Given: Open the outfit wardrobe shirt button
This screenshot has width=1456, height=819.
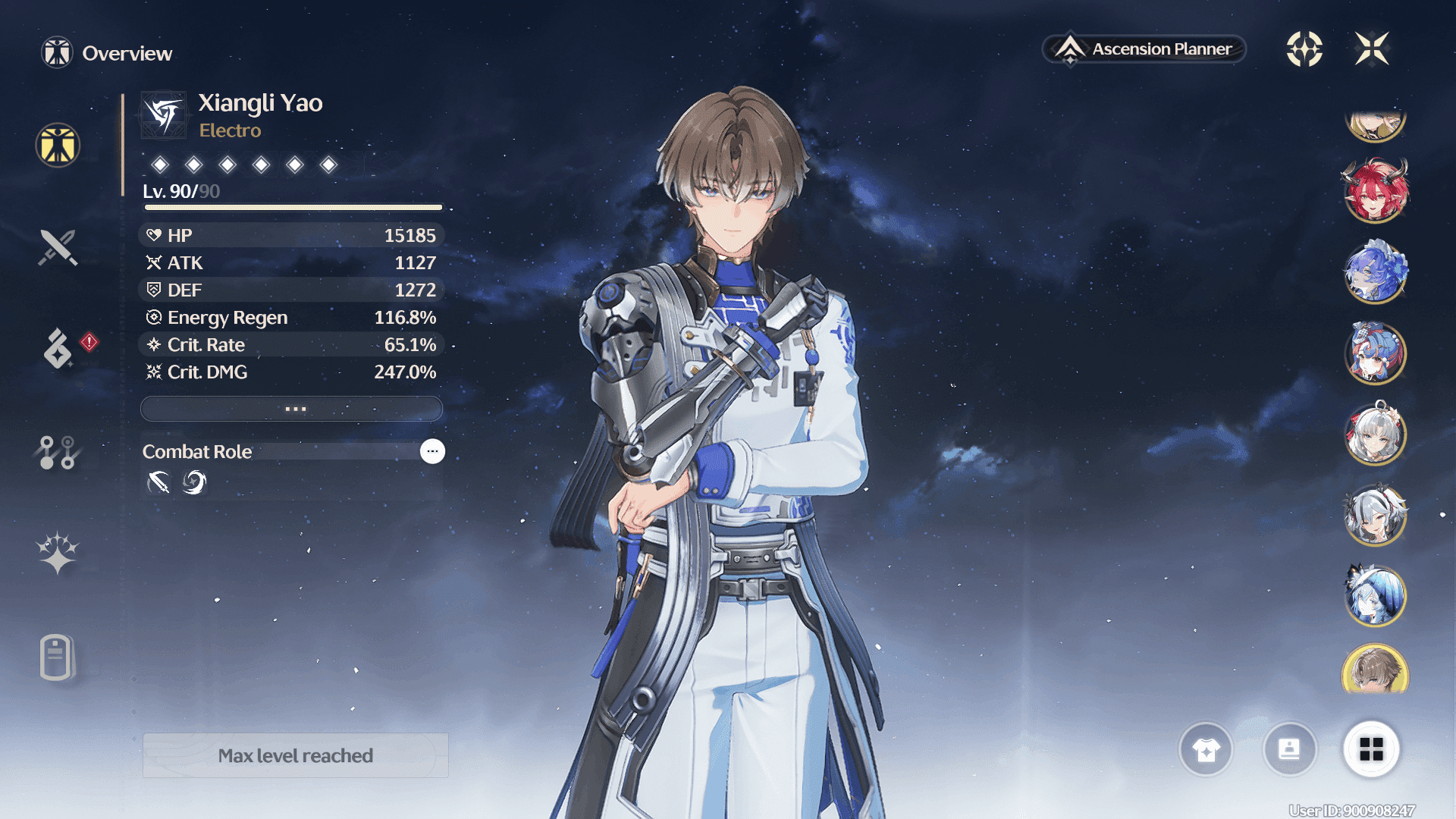Looking at the screenshot, I should click(1206, 750).
